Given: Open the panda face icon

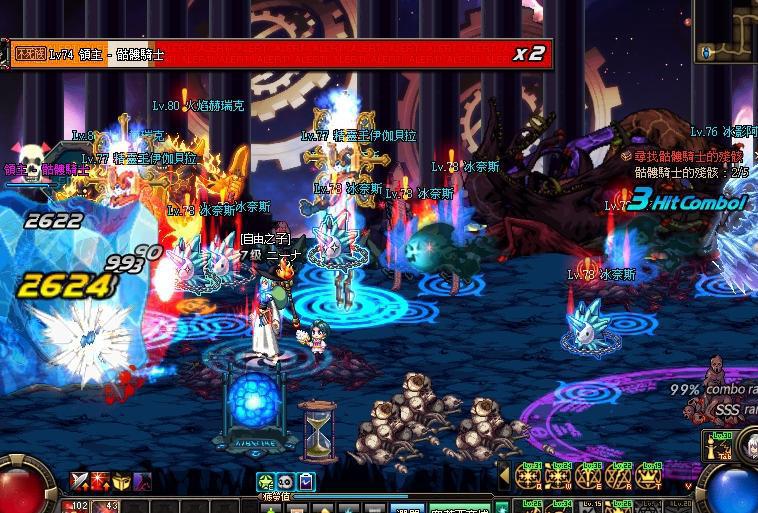Looking at the screenshot, I should click(x=285, y=482).
